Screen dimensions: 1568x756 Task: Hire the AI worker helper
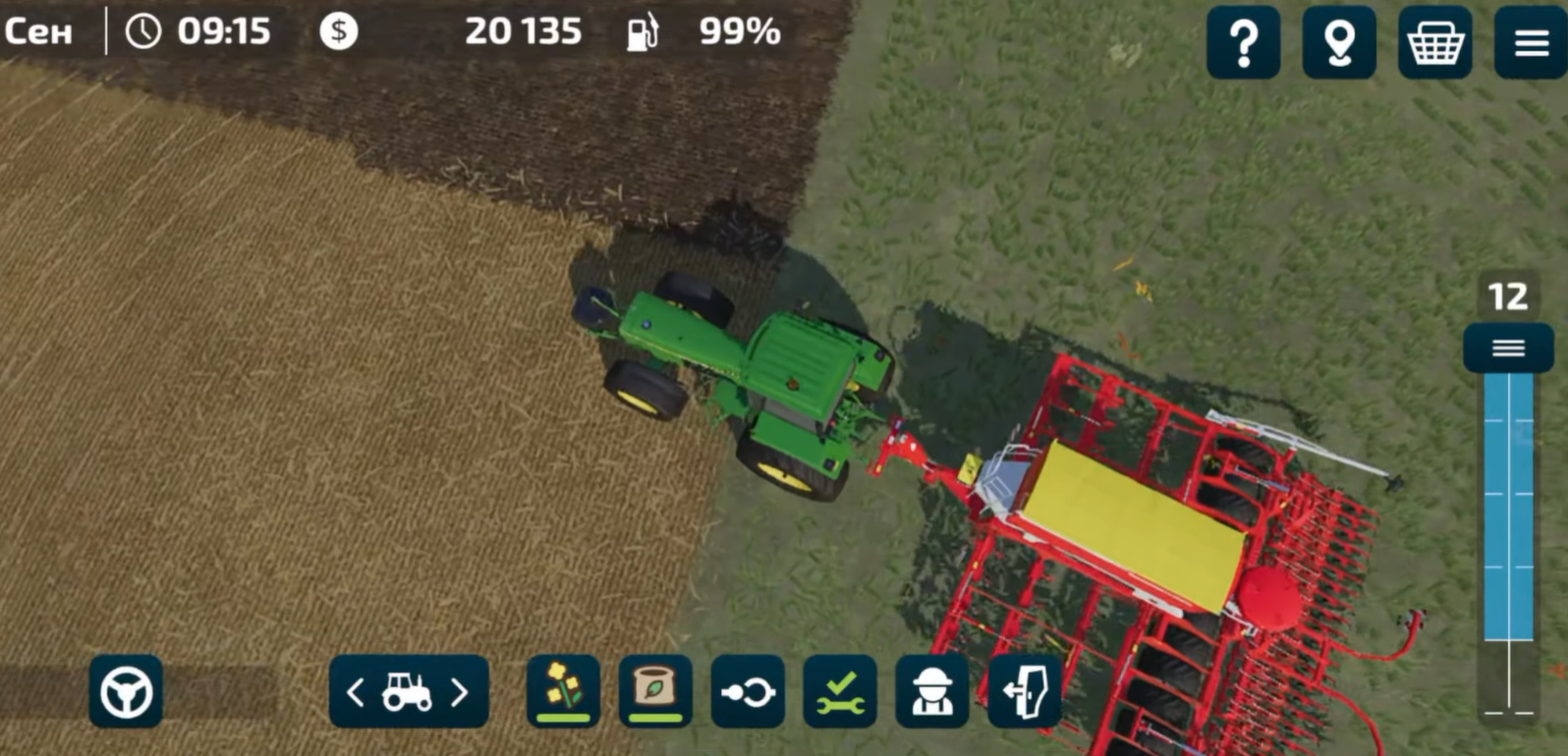tap(931, 692)
